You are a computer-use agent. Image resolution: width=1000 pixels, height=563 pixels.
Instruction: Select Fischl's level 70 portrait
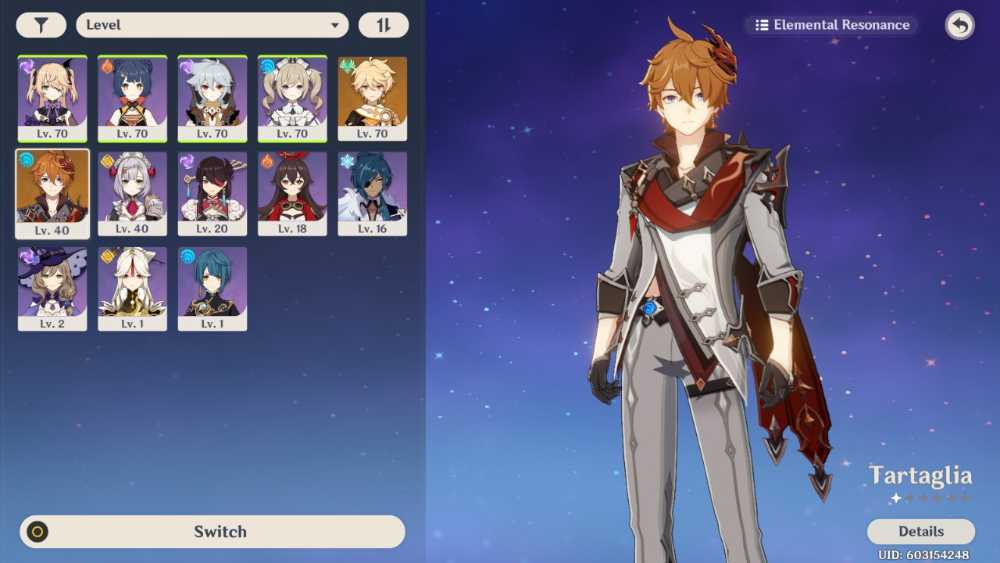[x=52, y=98]
